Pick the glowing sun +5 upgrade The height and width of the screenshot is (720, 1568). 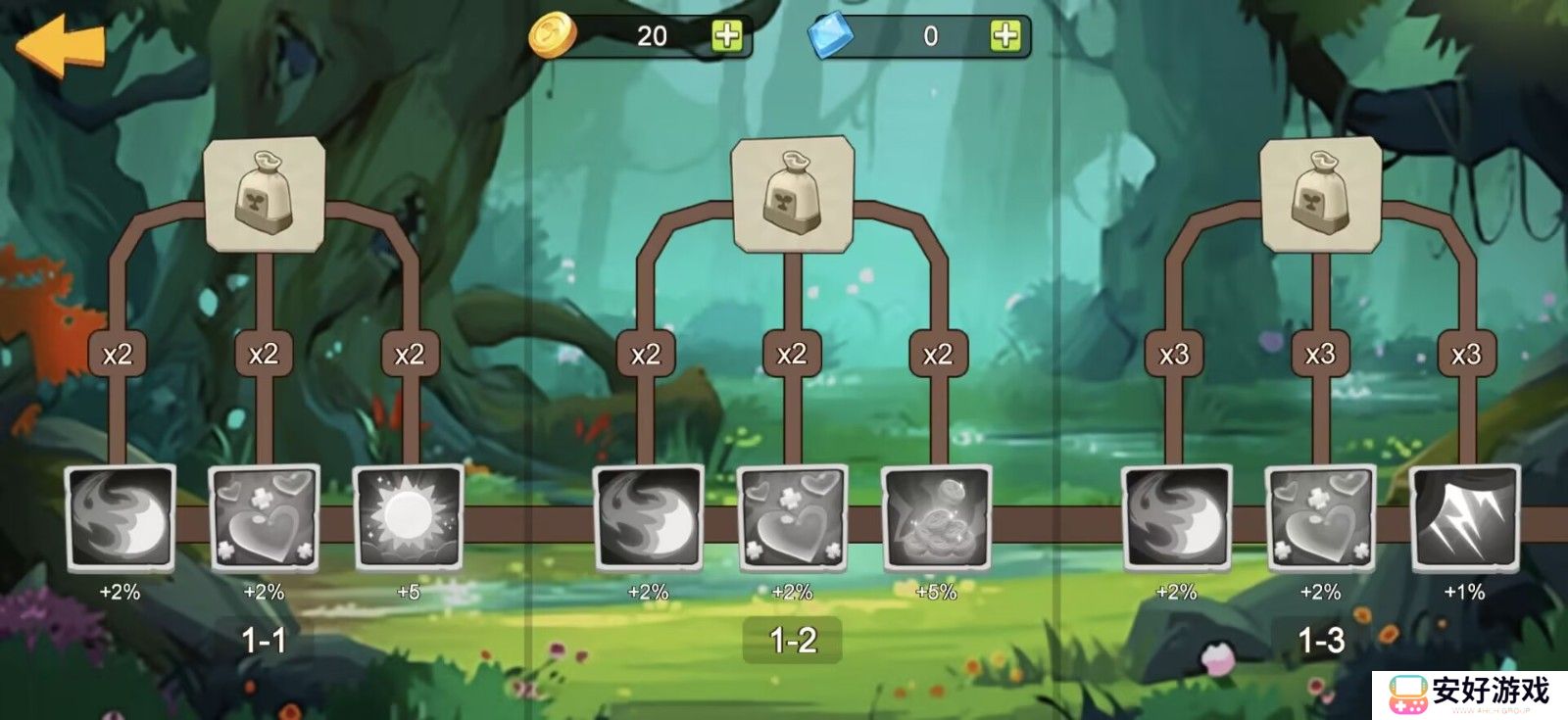coord(408,517)
